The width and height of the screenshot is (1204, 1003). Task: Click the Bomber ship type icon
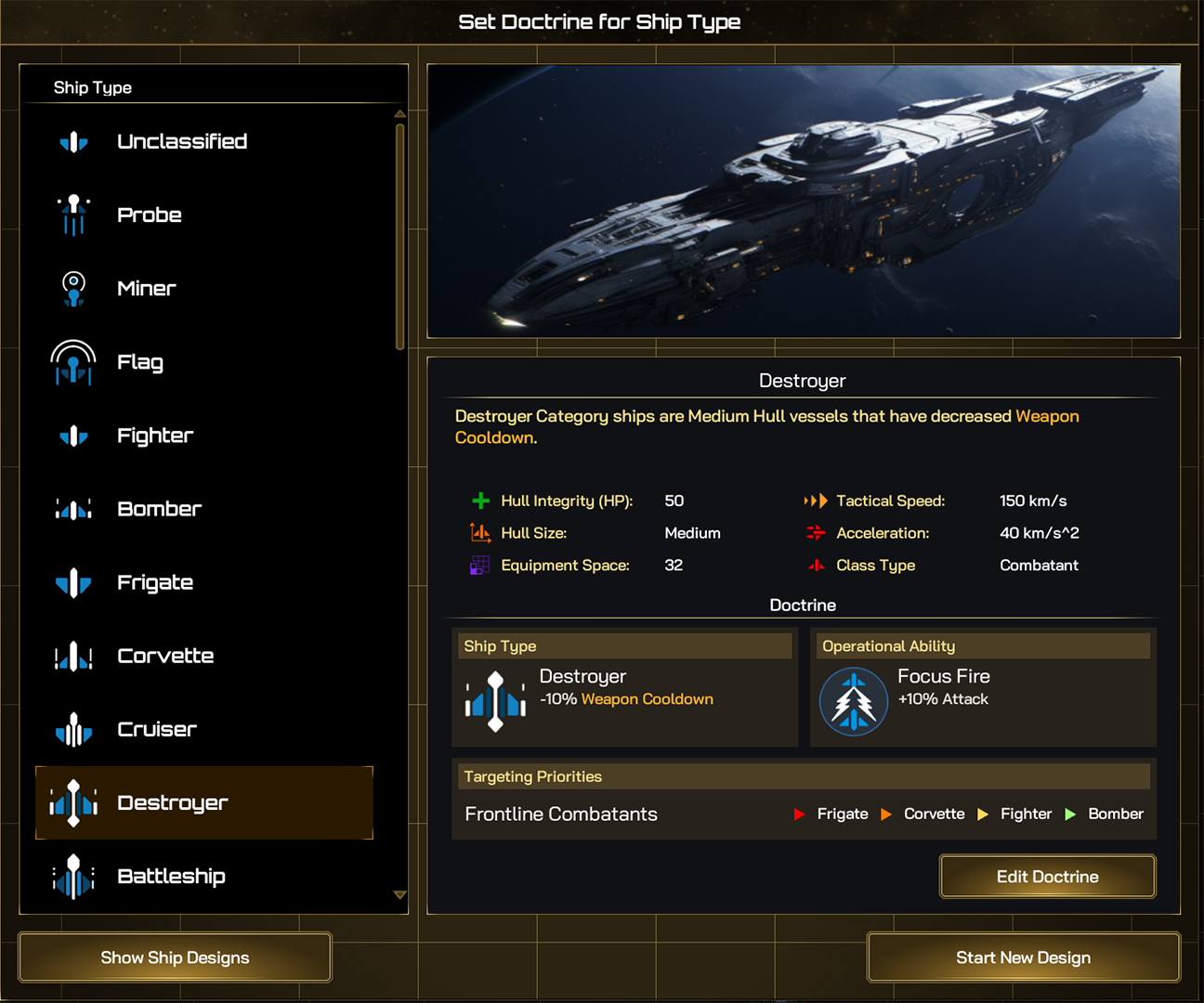click(72, 509)
